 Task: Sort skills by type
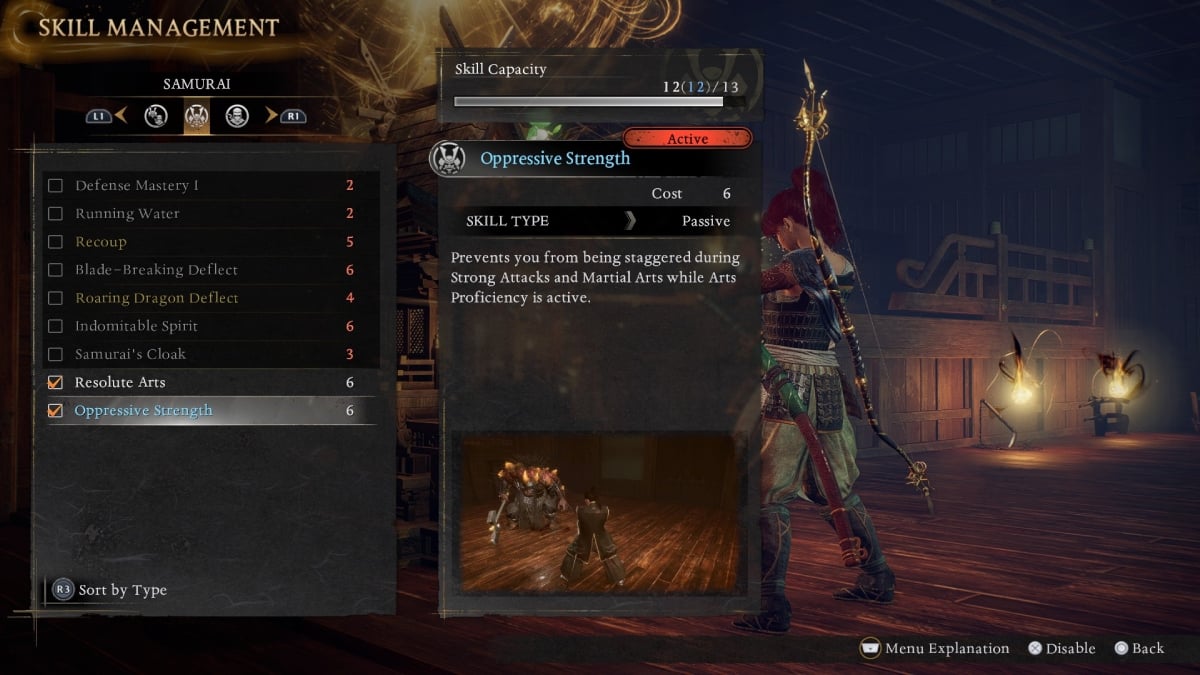(x=110, y=590)
